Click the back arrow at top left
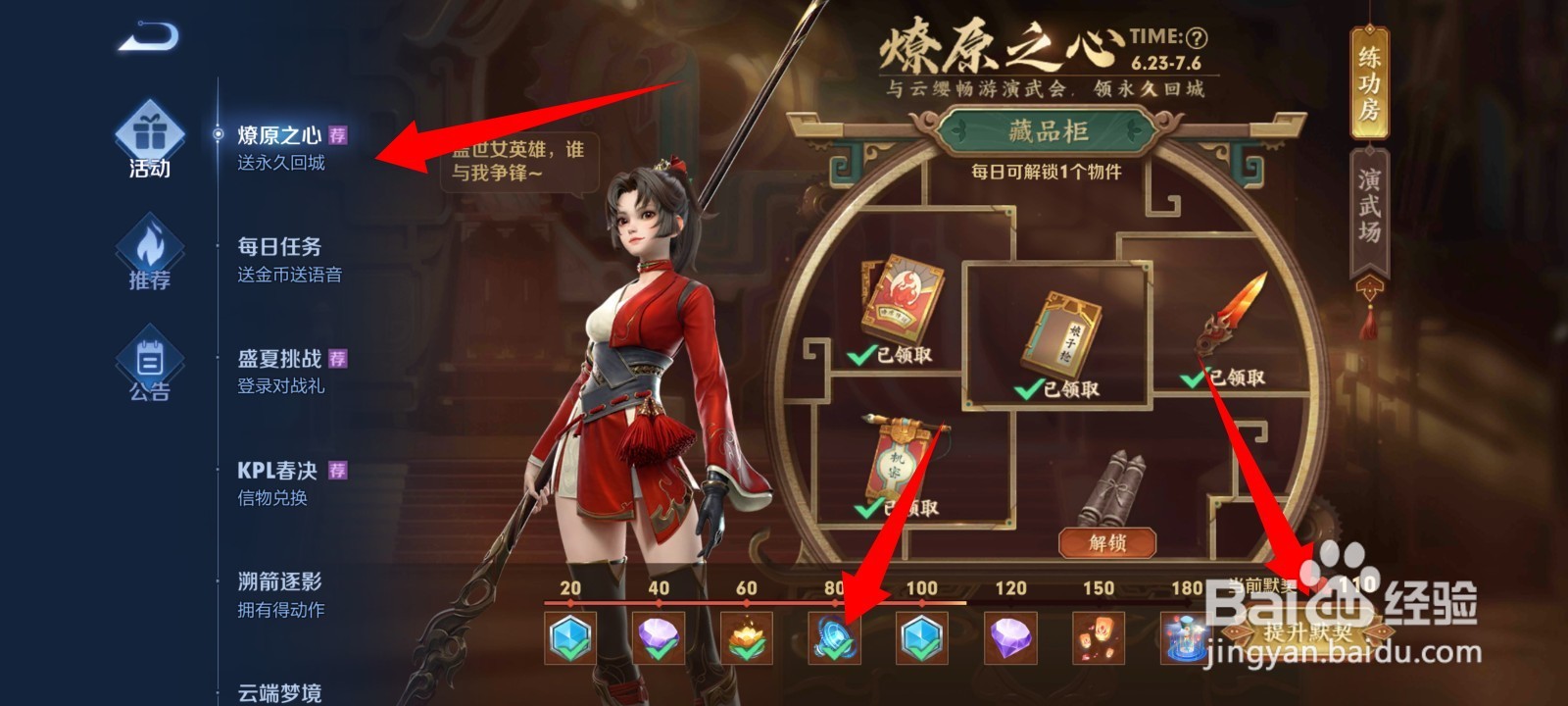The width and height of the screenshot is (1568, 706). [147, 35]
